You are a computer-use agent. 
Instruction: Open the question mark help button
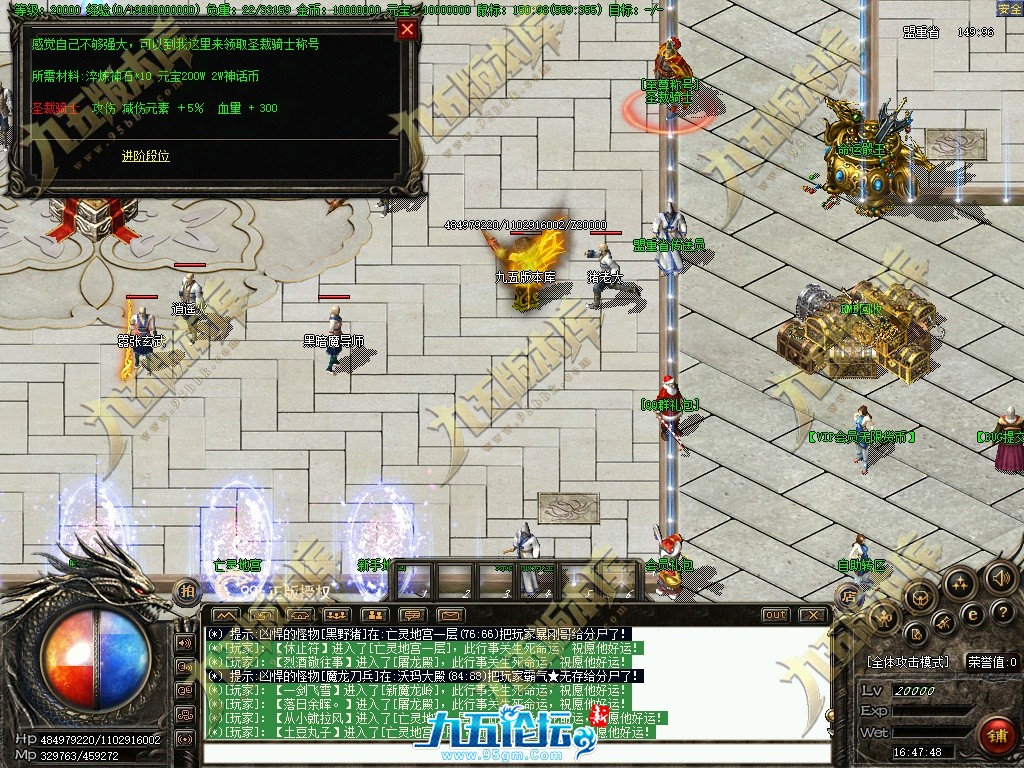tap(1001, 612)
